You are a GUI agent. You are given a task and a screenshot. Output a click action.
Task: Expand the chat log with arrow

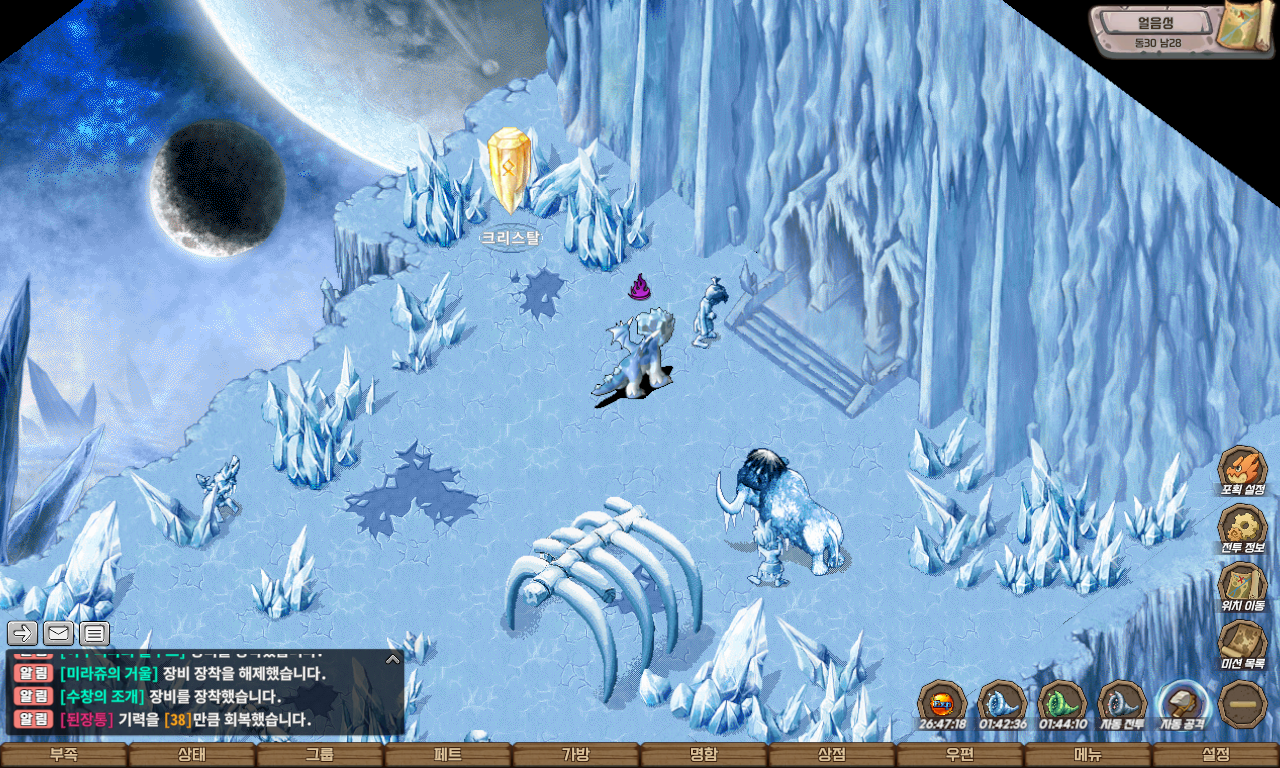click(x=393, y=659)
